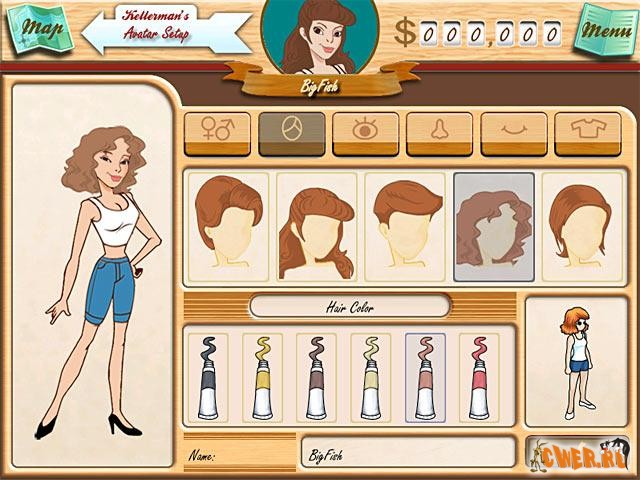Pick the pale blonde hair color tube
Screen dimensions: 640x480
(371, 377)
